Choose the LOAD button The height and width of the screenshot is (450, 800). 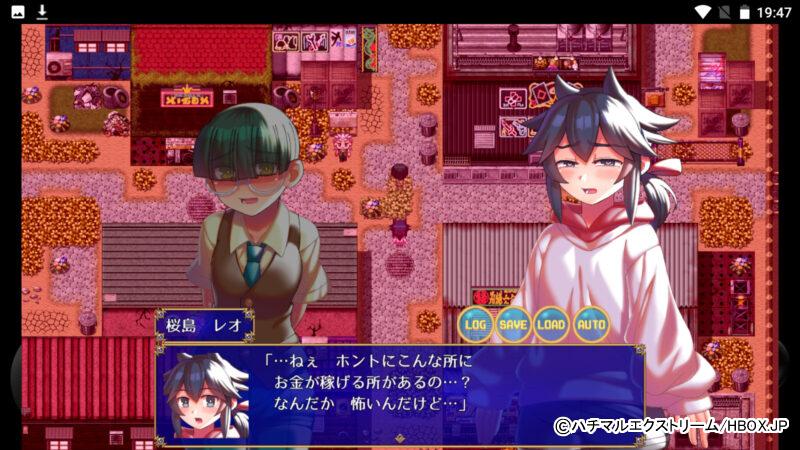click(552, 324)
